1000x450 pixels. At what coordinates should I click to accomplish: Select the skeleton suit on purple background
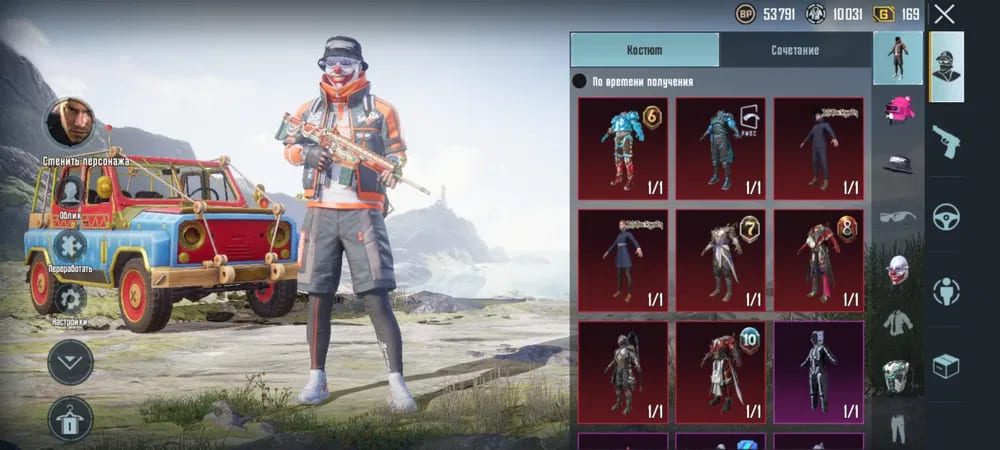(x=818, y=371)
